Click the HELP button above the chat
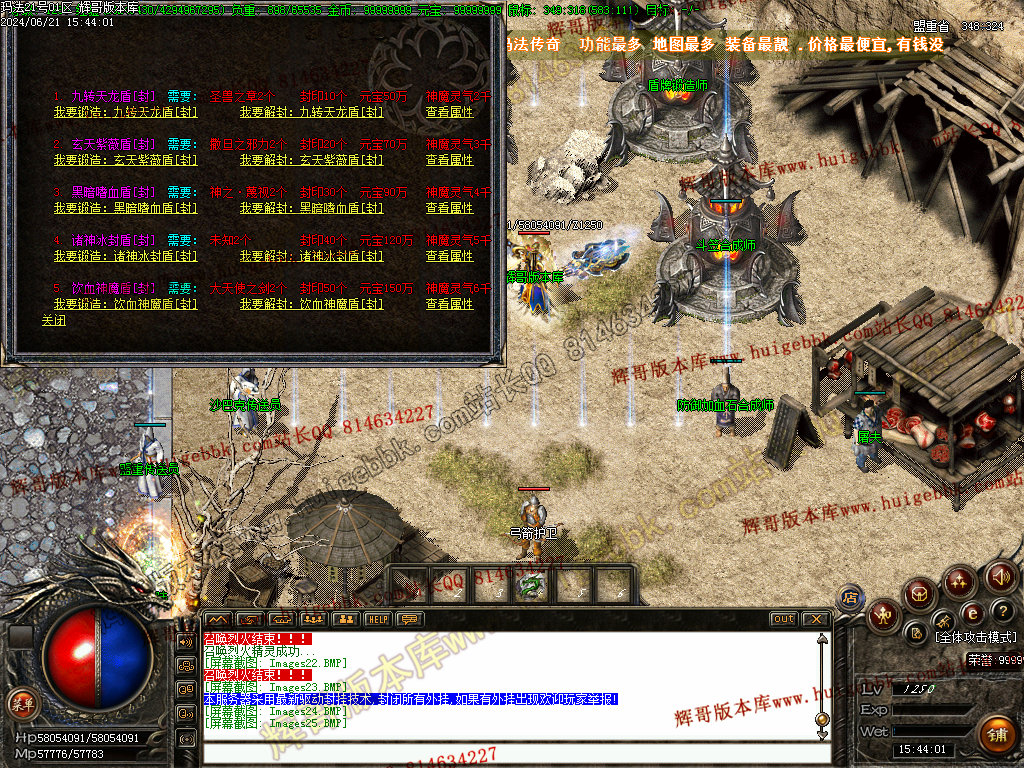Image resolution: width=1024 pixels, height=768 pixels. coord(376,619)
